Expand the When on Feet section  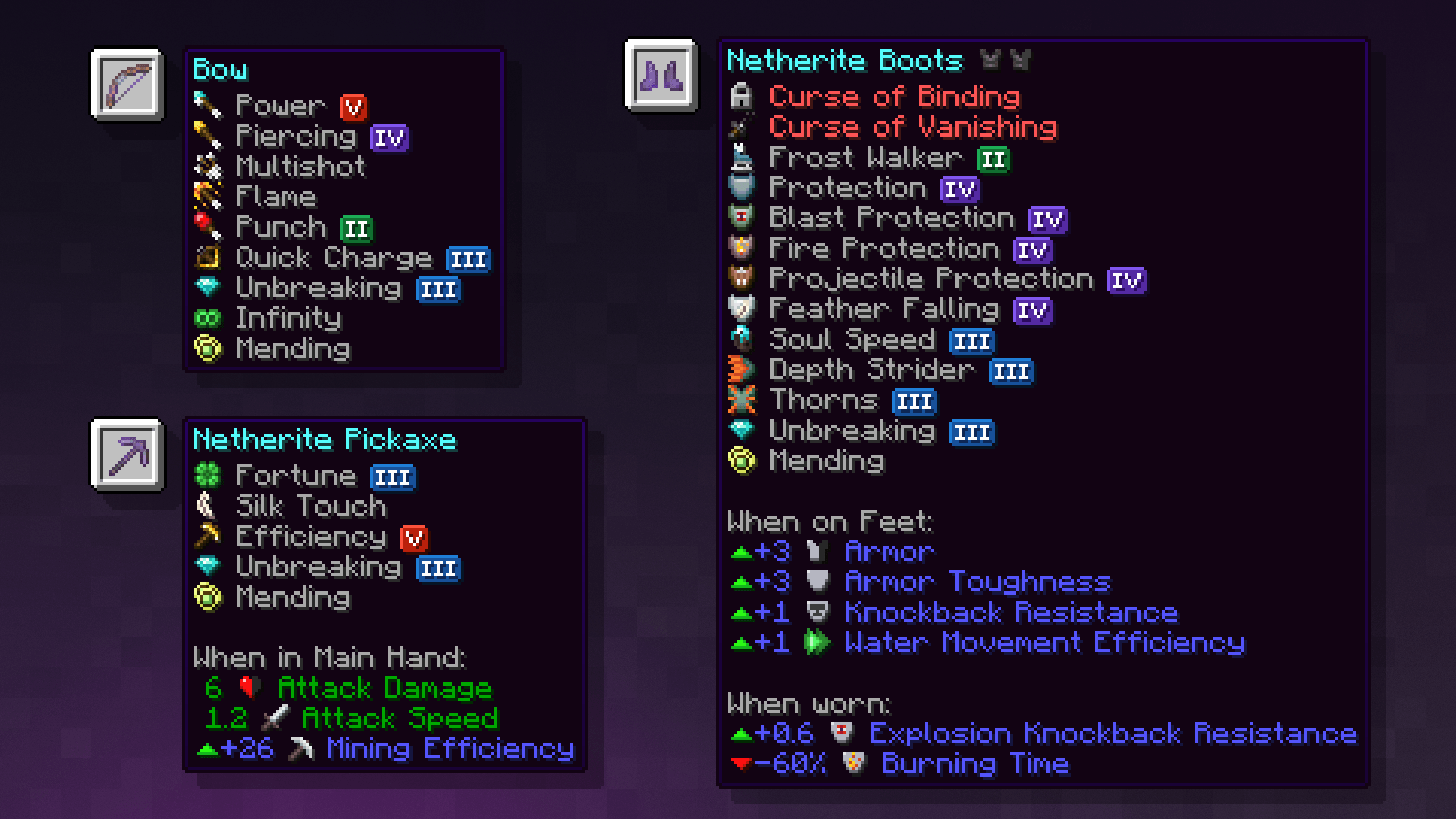tap(830, 522)
